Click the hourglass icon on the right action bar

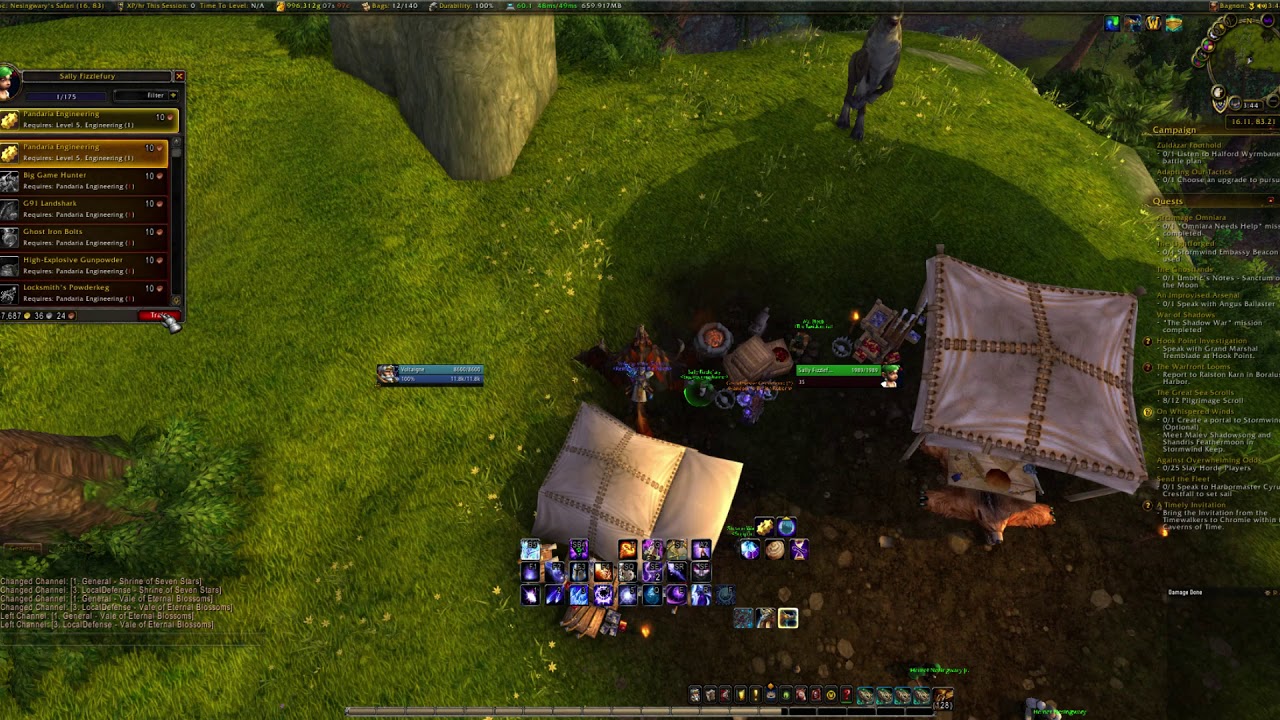[x=799, y=550]
